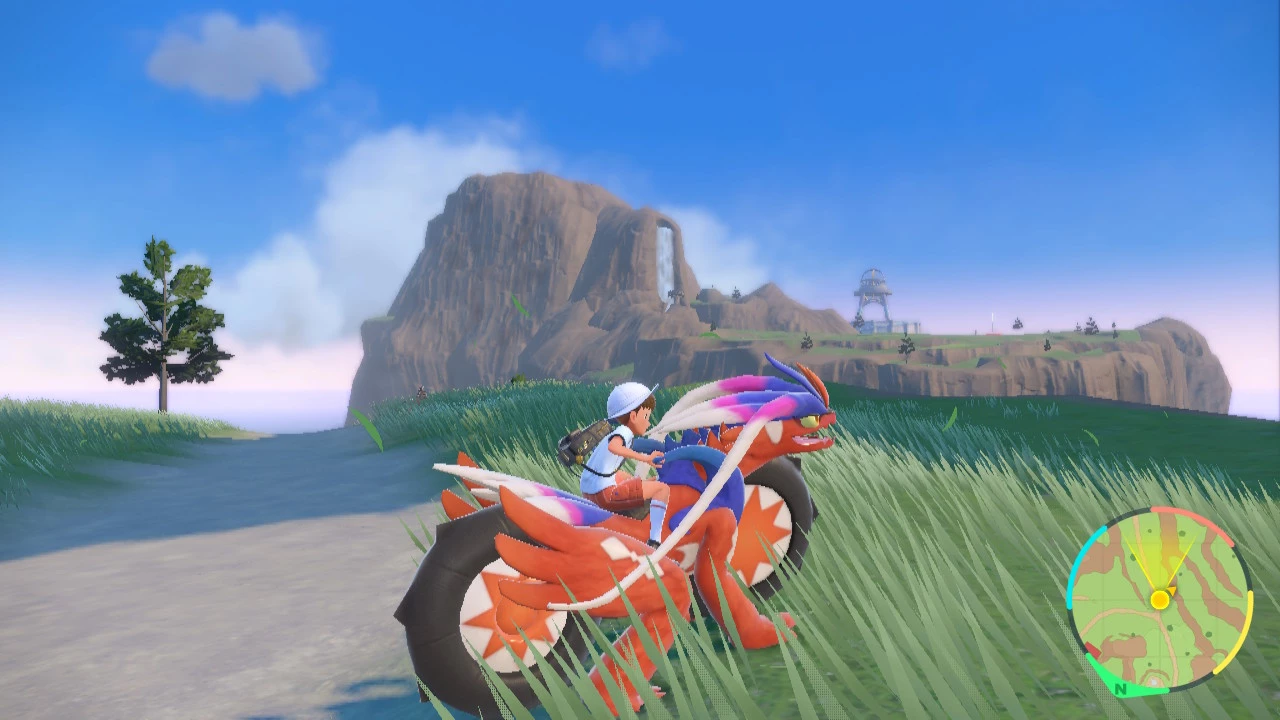Click the orange facing-direction arrow on the minimap
1280x720 pixels.
(1173, 590)
